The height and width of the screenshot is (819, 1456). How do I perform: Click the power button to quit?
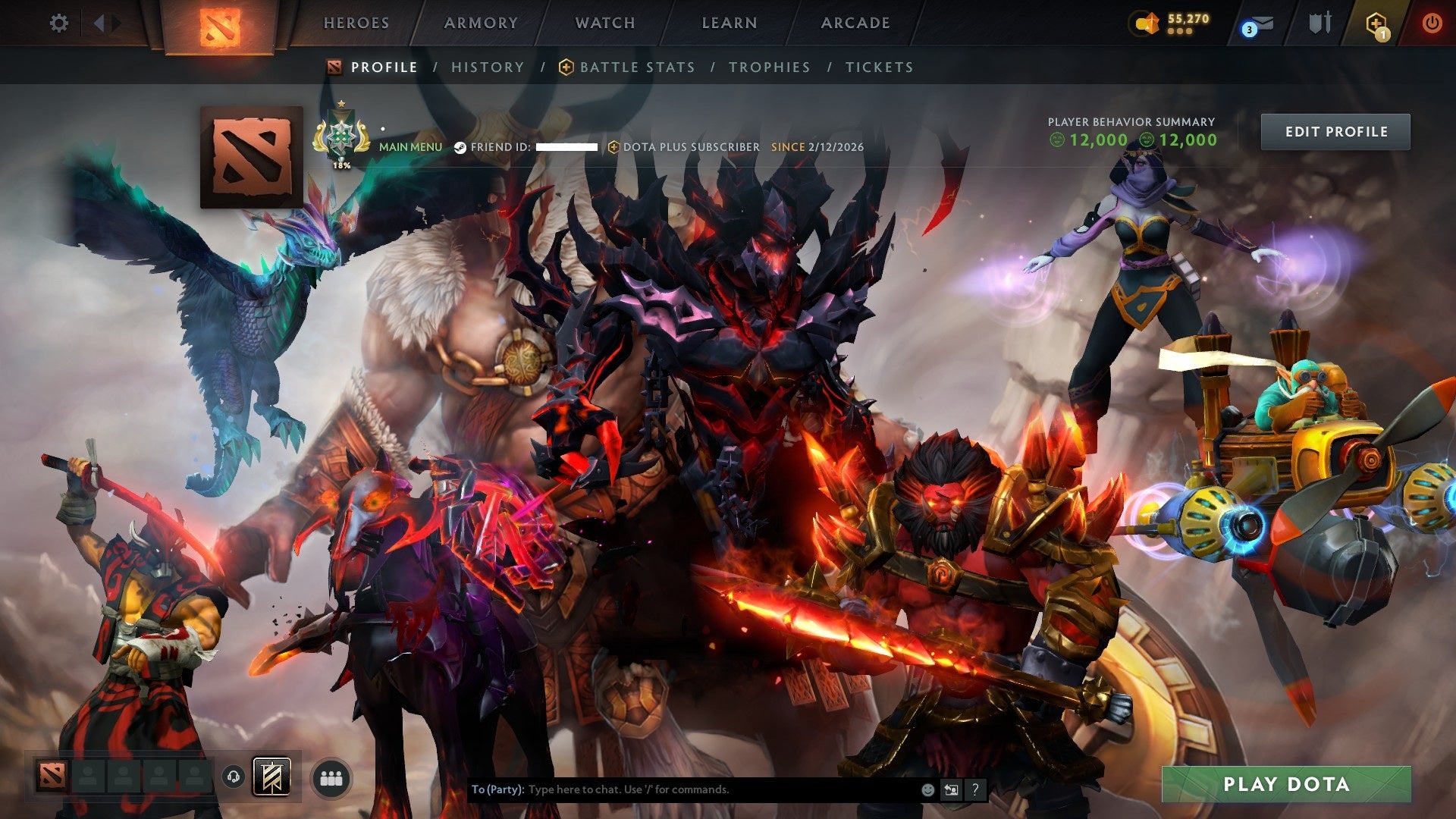click(1432, 21)
